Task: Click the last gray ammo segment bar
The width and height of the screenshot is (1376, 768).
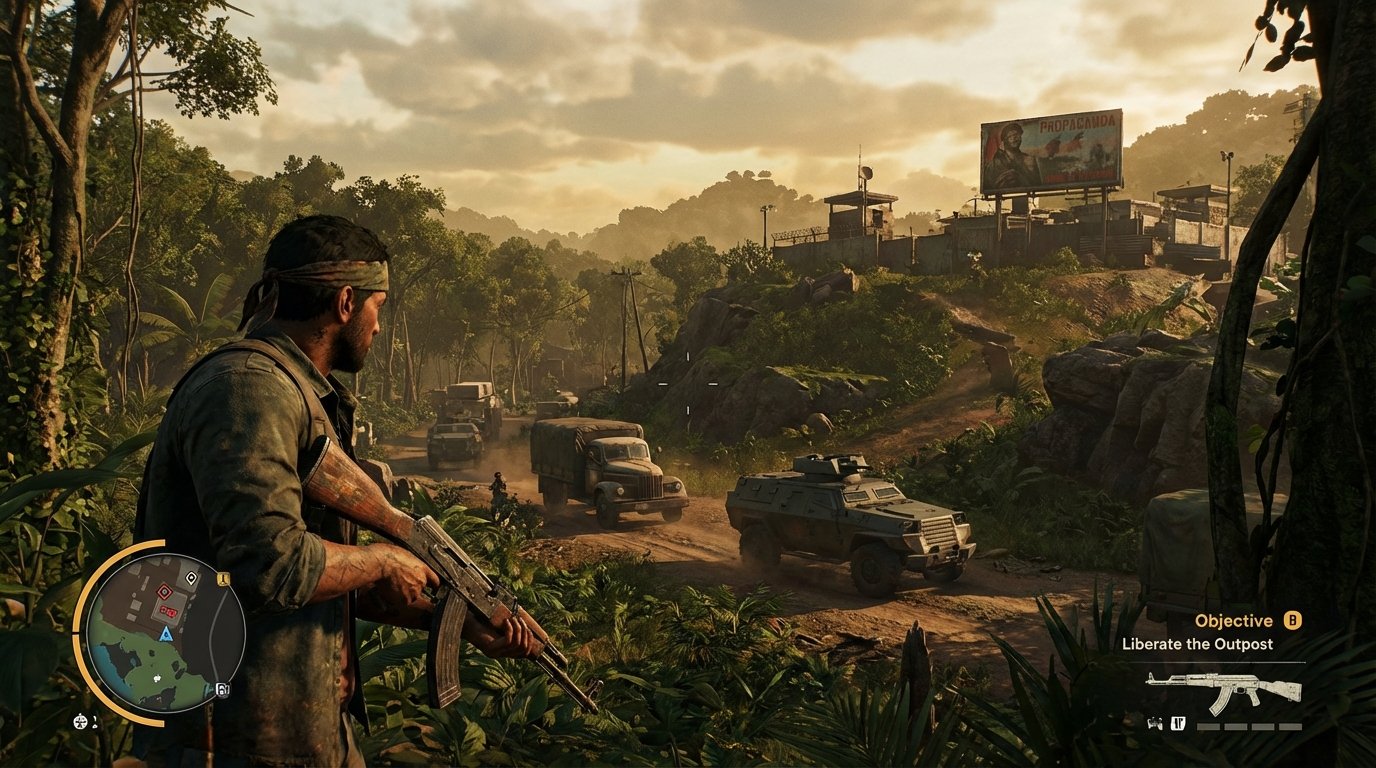Action: pos(1290,727)
